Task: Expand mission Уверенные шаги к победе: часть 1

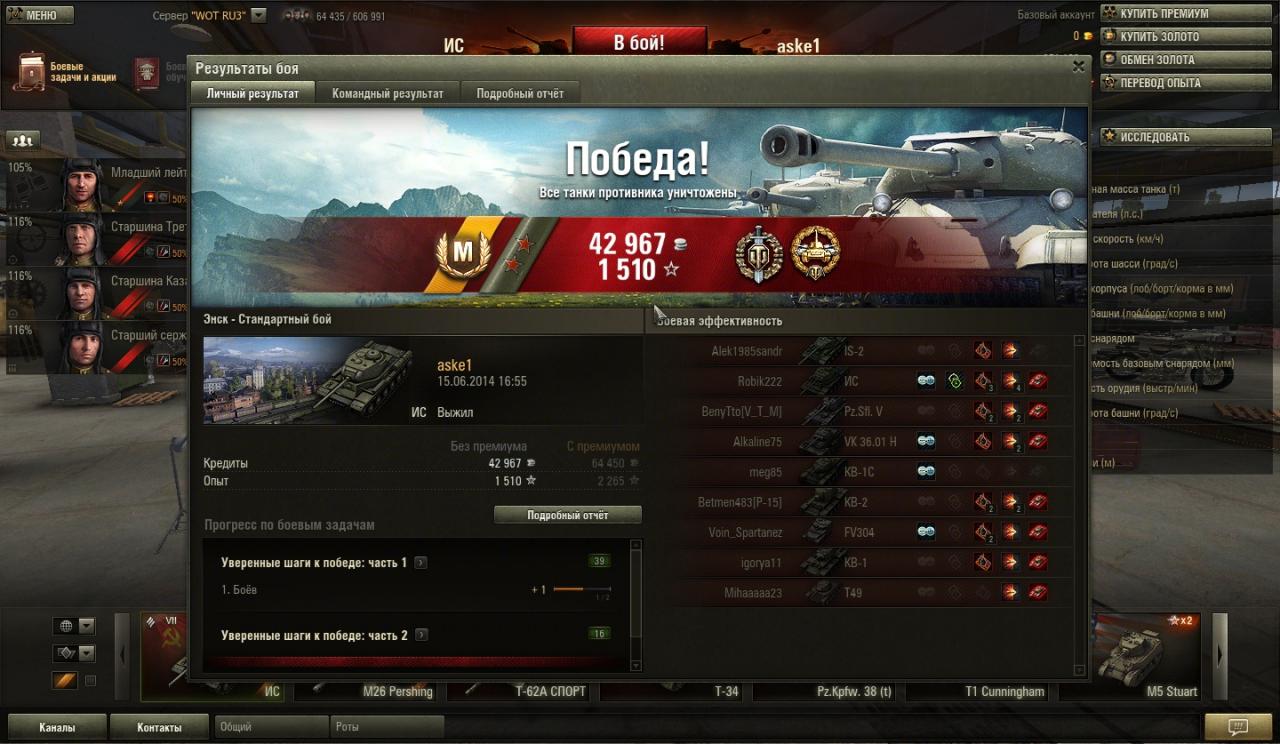Action: (x=421, y=563)
